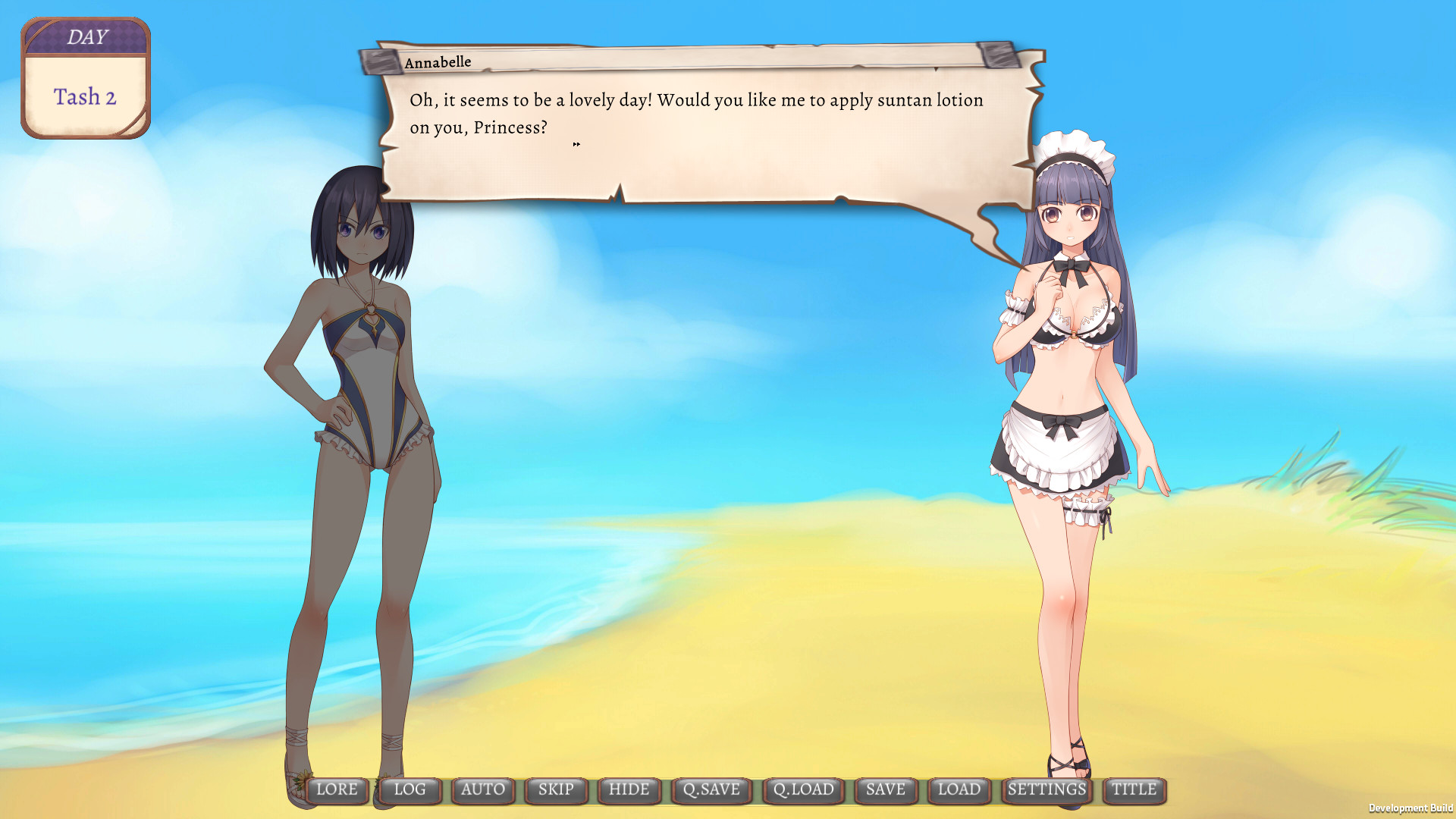Image resolution: width=1456 pixels, height=819 pixels.
Task: Perform a Q.LOAD quick load
Action: [805, 789]
